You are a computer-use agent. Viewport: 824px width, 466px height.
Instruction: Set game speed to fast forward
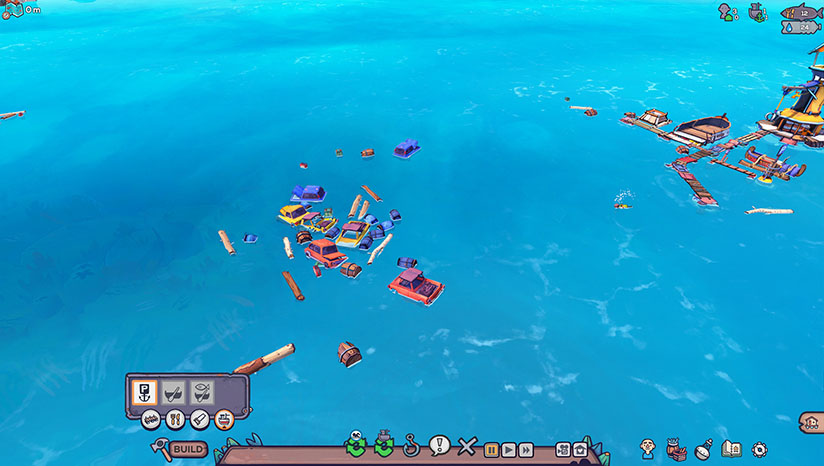tap(525, 449)
